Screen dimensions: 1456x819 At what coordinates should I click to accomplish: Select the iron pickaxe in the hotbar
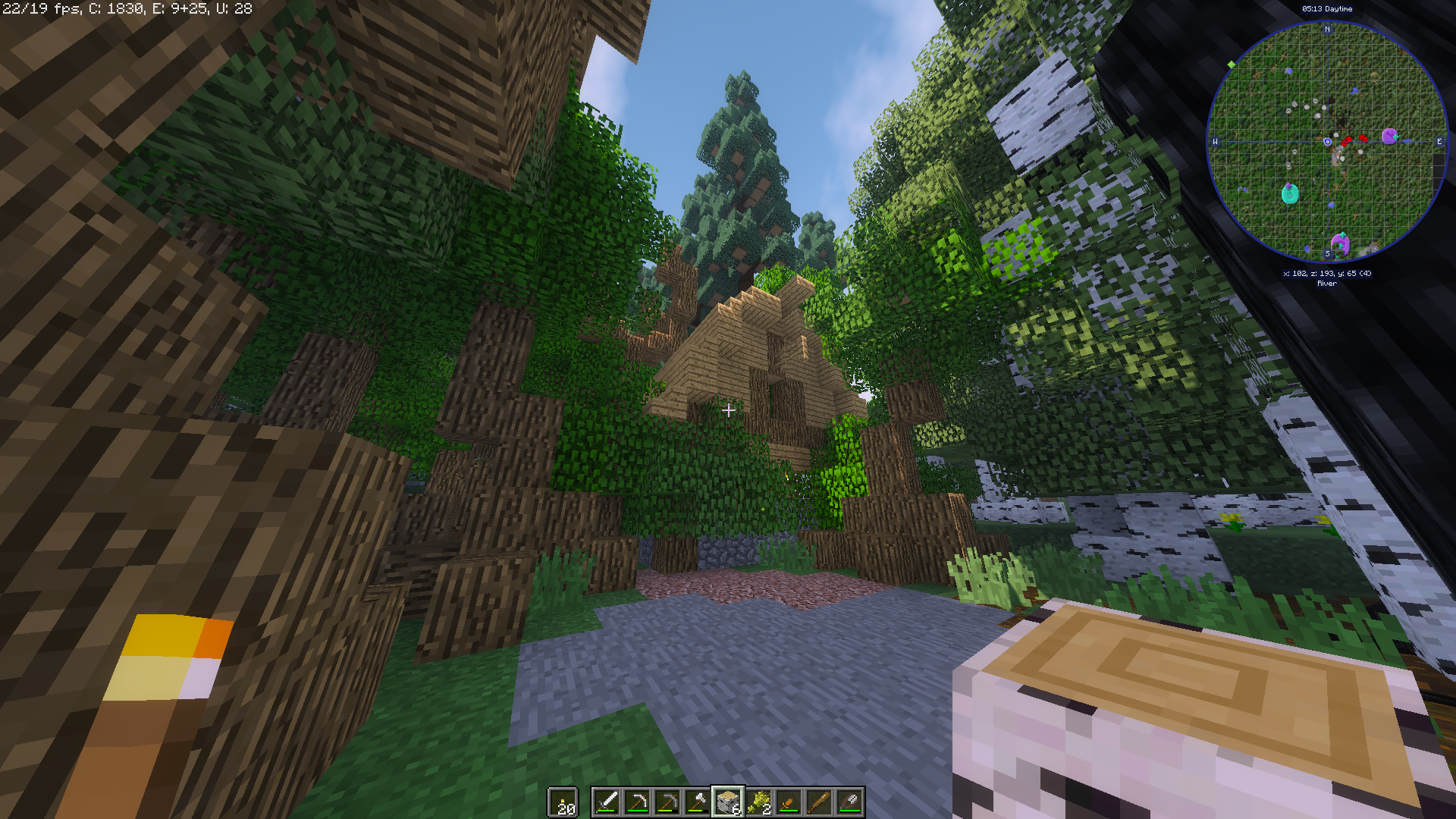coord(636,802)
